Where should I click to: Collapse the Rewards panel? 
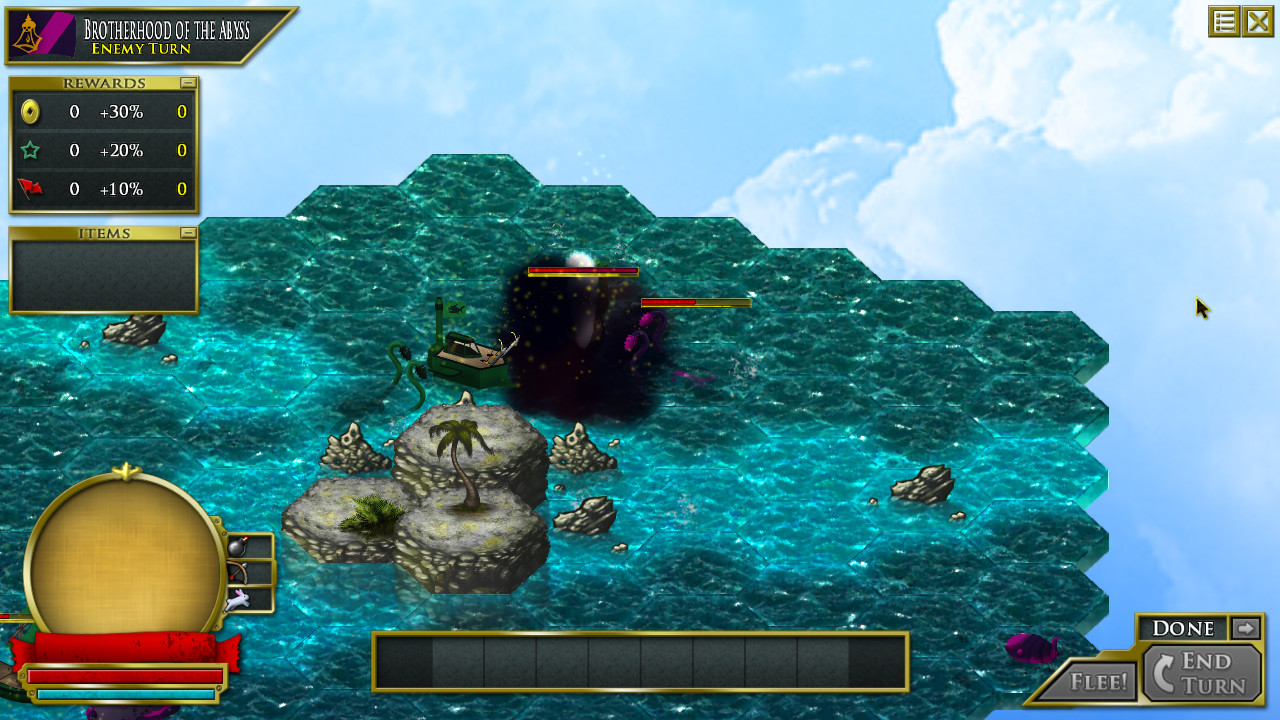coord(188,82)
